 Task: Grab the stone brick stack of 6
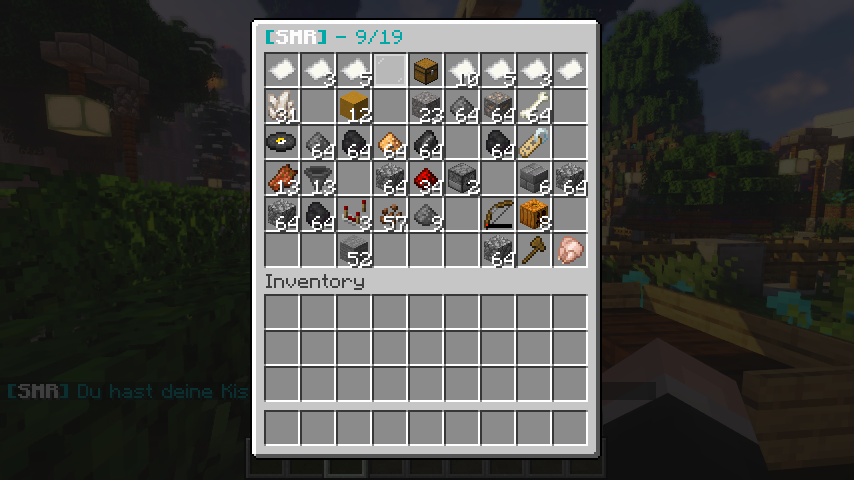tap(535, 178)
